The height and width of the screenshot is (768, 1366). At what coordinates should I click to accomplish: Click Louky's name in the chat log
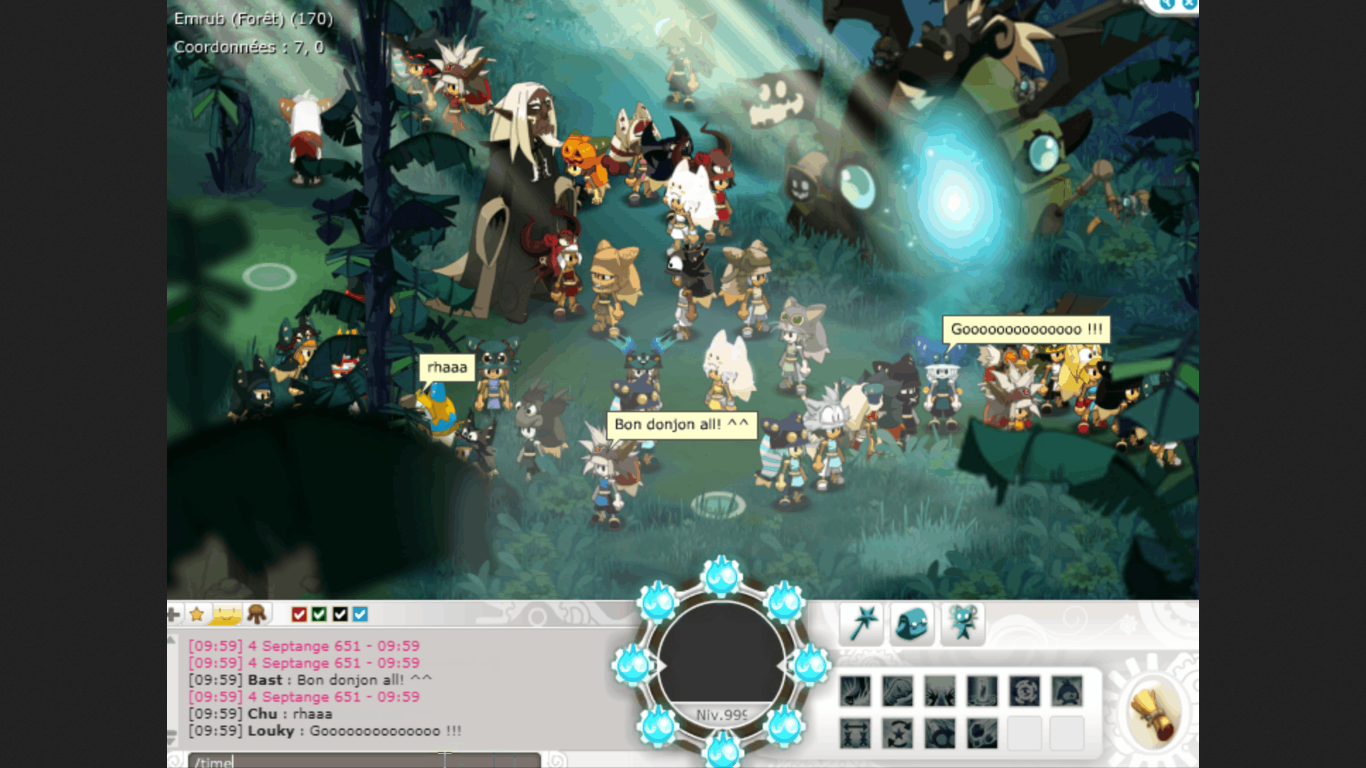(272, 731)
